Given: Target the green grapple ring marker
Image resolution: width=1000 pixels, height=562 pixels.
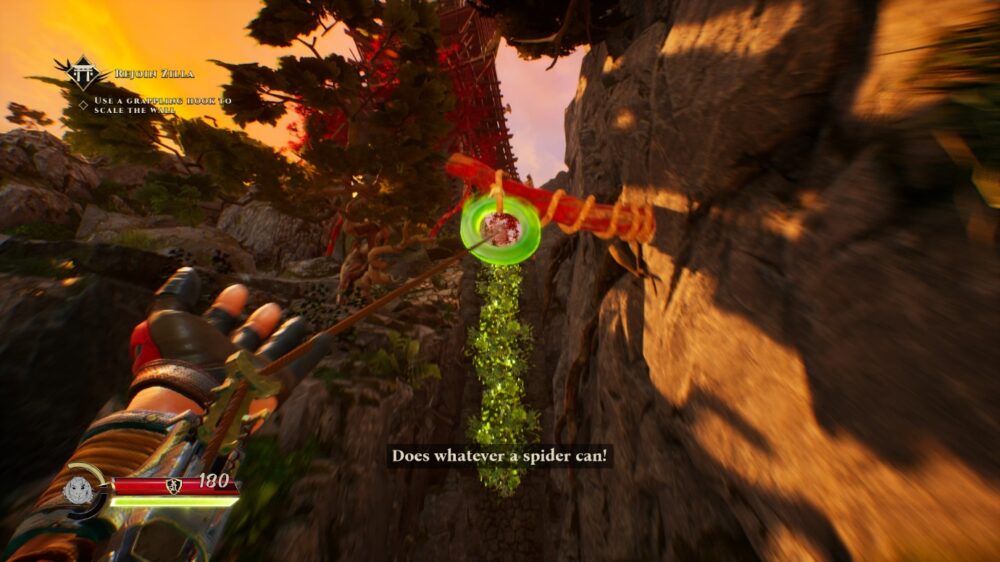Looking at the screenshot, I should click(x=499, y=228).
